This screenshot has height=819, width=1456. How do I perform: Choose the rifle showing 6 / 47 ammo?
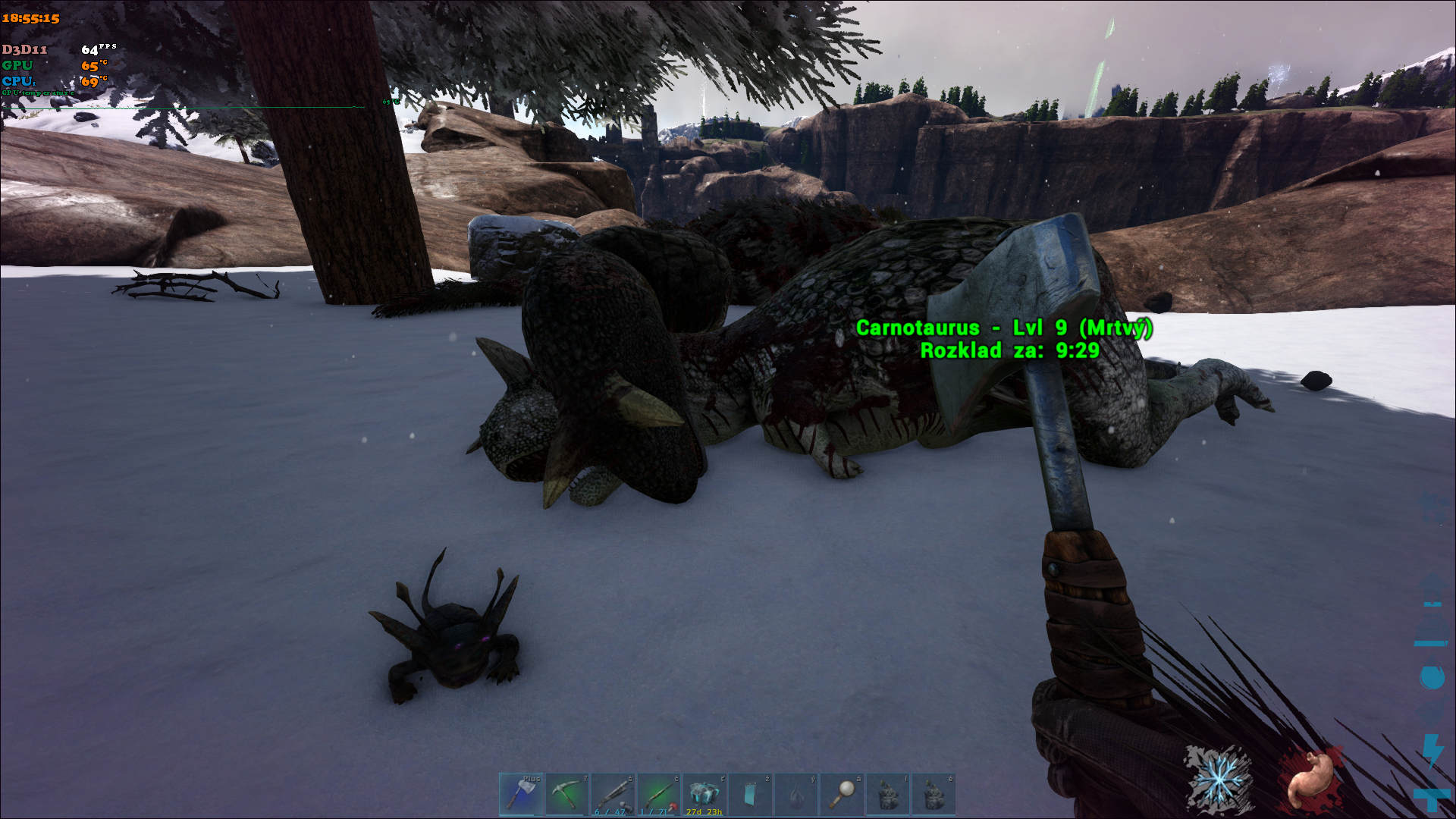tap(613, 794)
